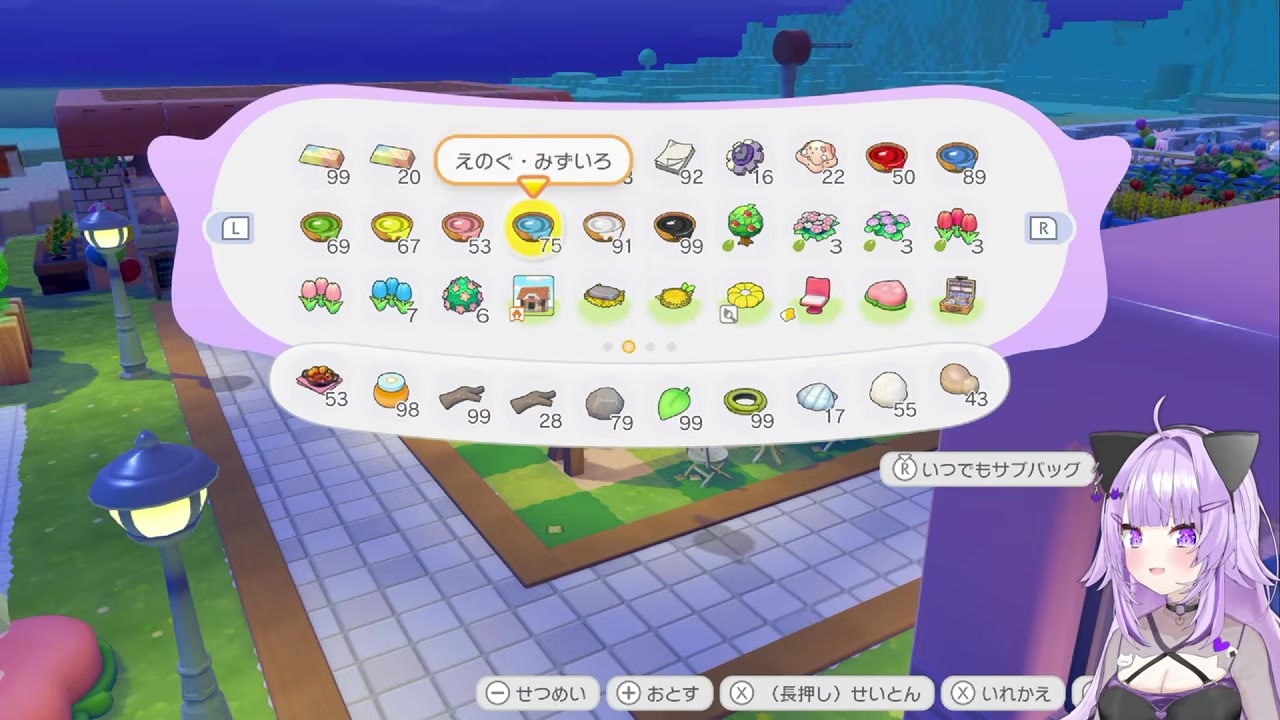1280x720 pixels.
Task: Select the house customization kit icon
Action: 534,293
